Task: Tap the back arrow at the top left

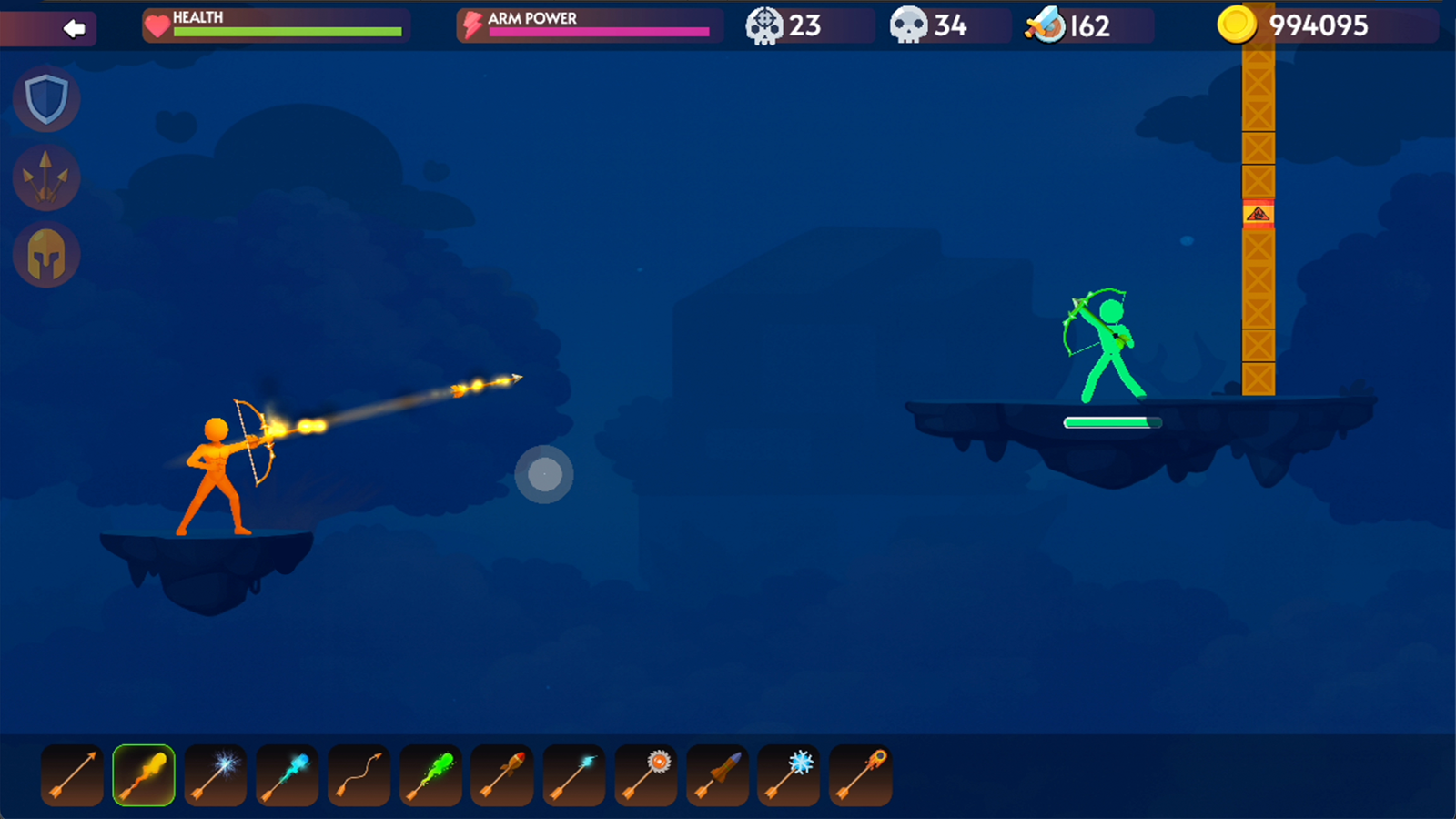Action: point(73,29)
